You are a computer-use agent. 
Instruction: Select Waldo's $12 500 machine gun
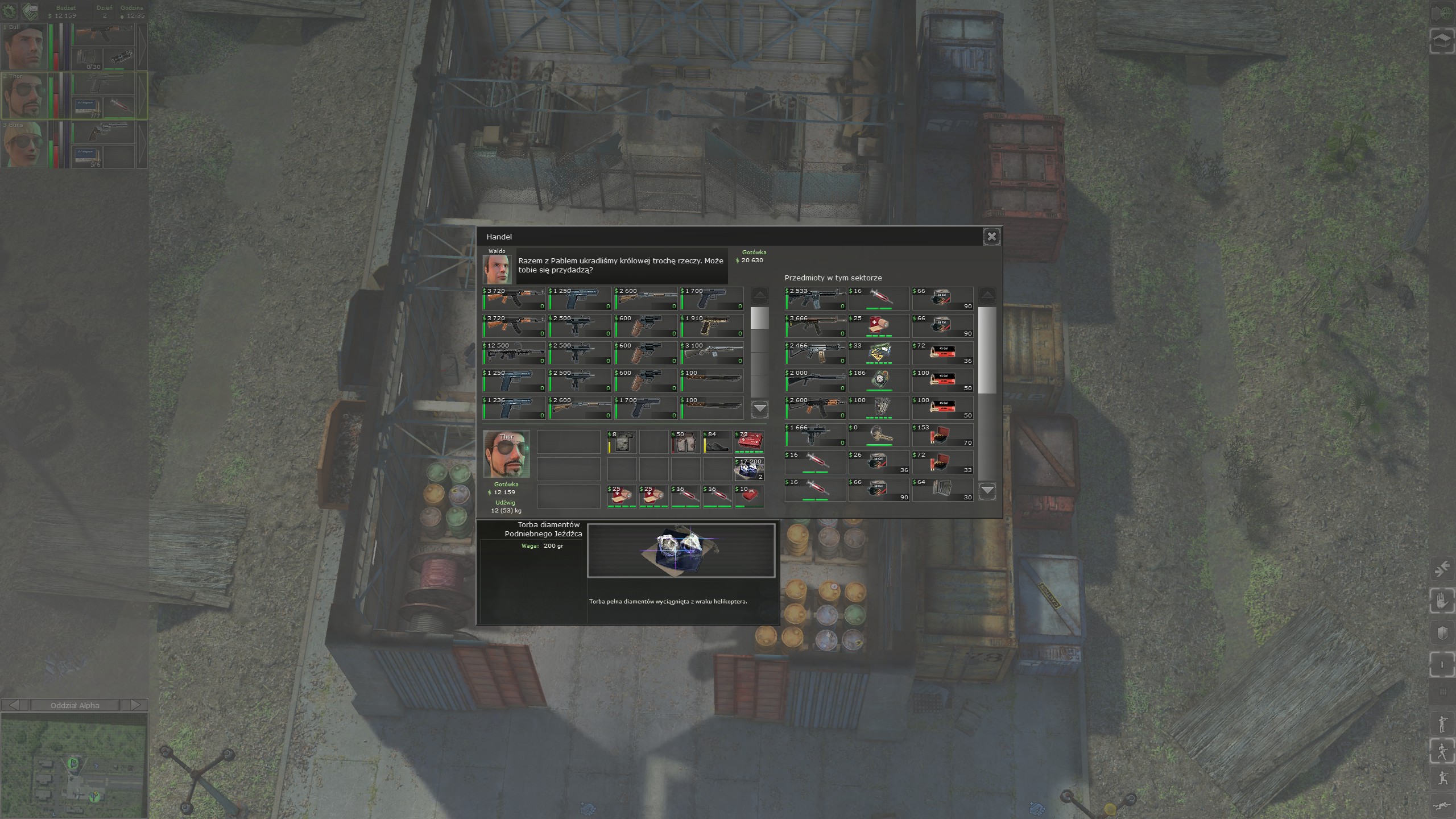pos(514,353)
